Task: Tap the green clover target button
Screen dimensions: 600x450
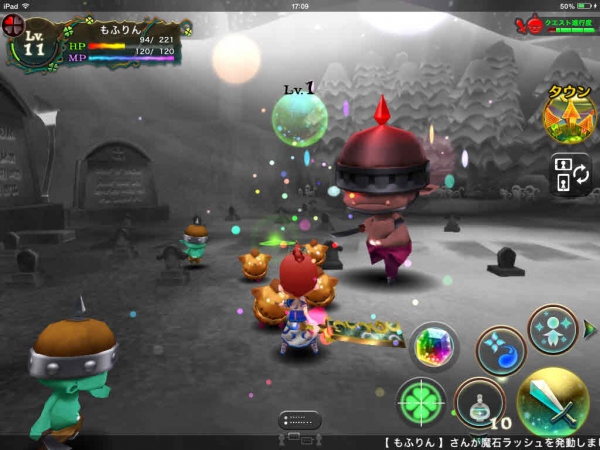Action: click(x=421, y=402)
